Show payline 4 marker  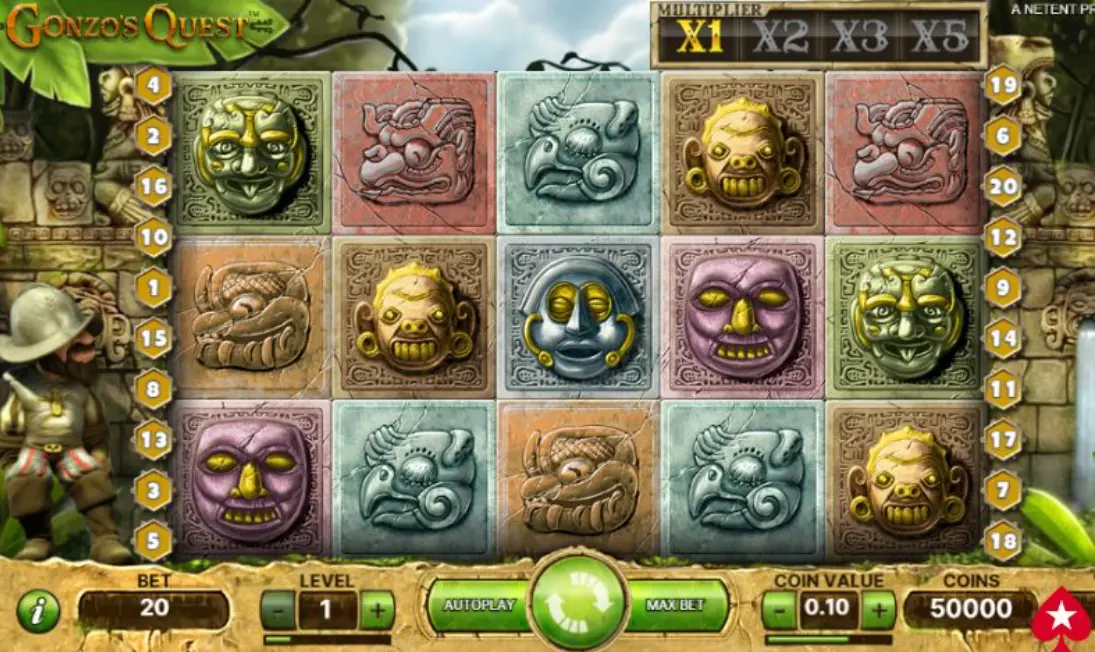coord(154,85)
